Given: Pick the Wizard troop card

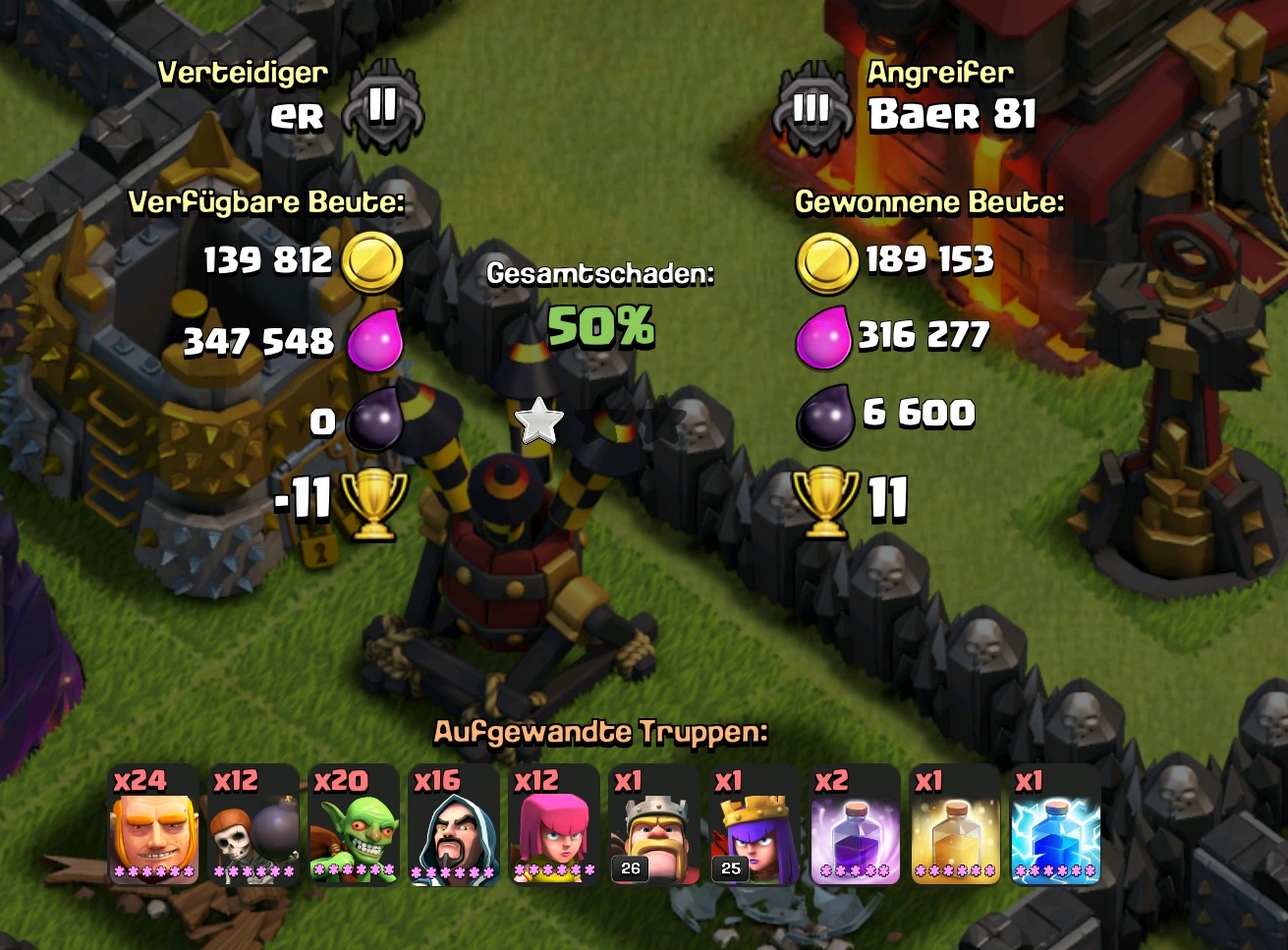Looking at the screenshot, I should (x=454, y=825).
